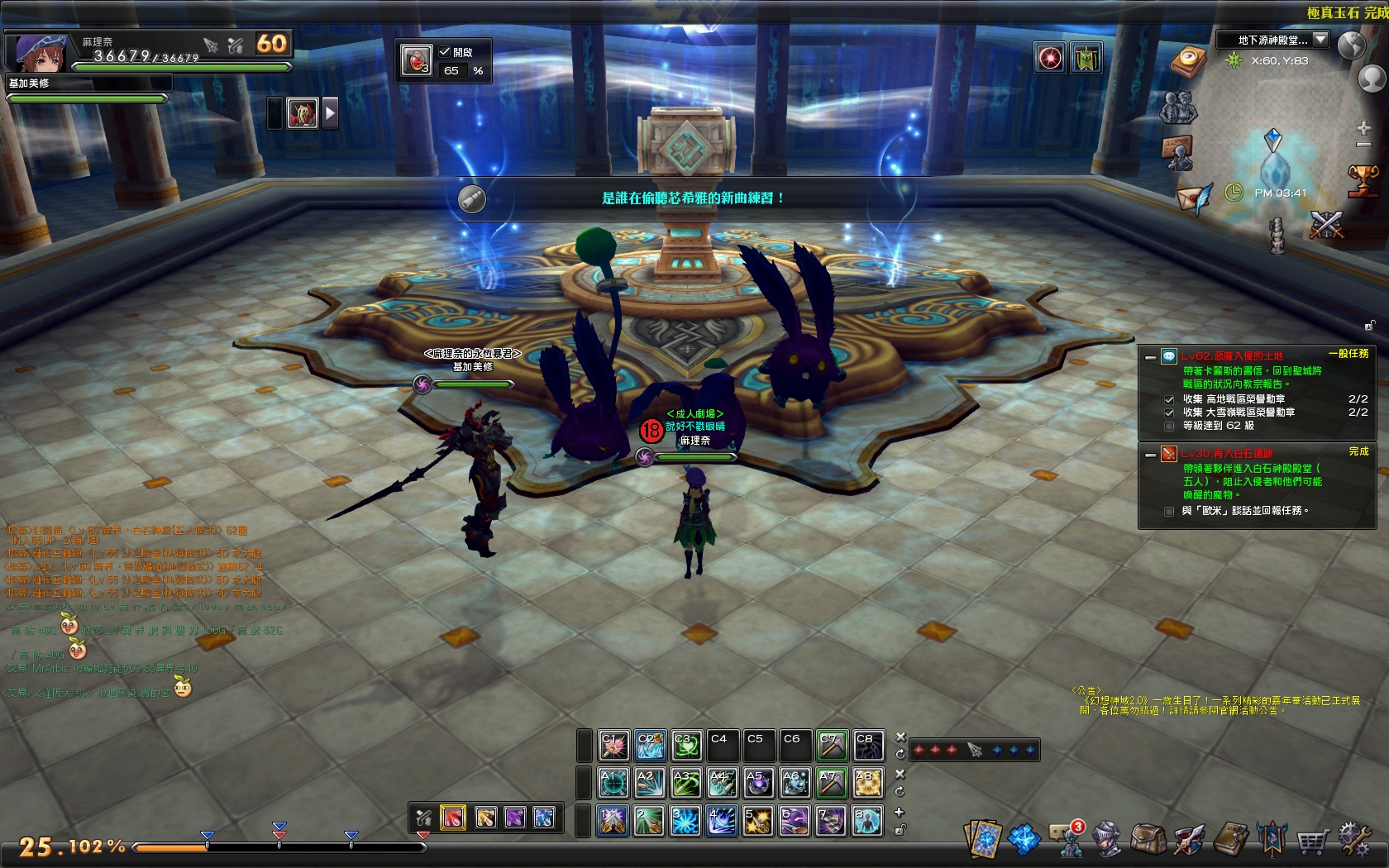1389x868 pixels.
Task: Collapse the Lv30 再入白石遺跡 quest entry
Action: tap(1150, 455)
